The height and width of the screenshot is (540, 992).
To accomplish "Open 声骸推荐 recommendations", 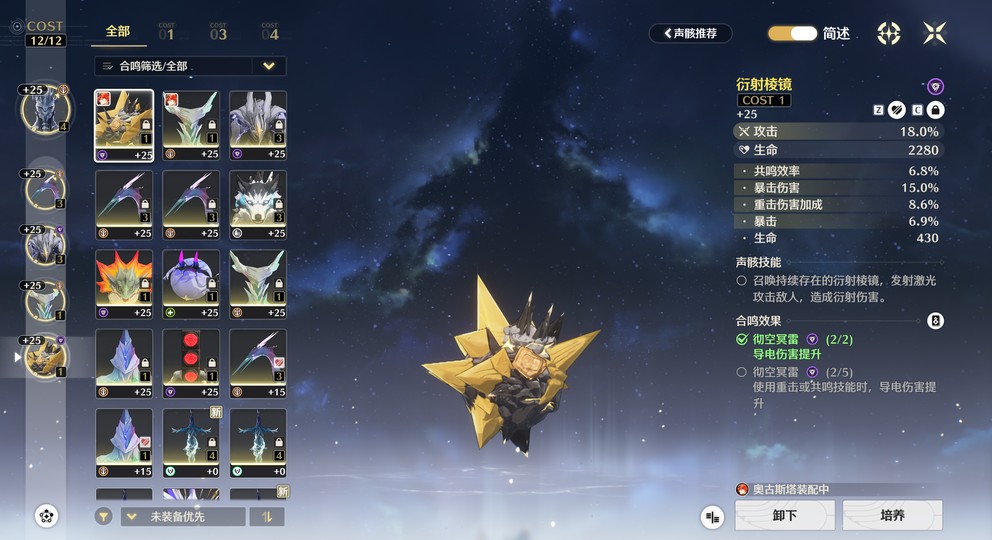I will (x=690, y=33).
